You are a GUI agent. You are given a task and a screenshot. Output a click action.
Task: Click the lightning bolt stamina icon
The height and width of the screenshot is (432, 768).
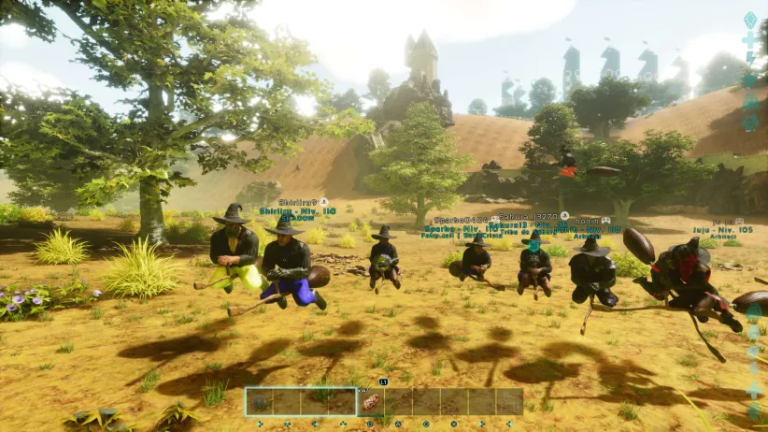pyautogui.click(x=751, y=60)
